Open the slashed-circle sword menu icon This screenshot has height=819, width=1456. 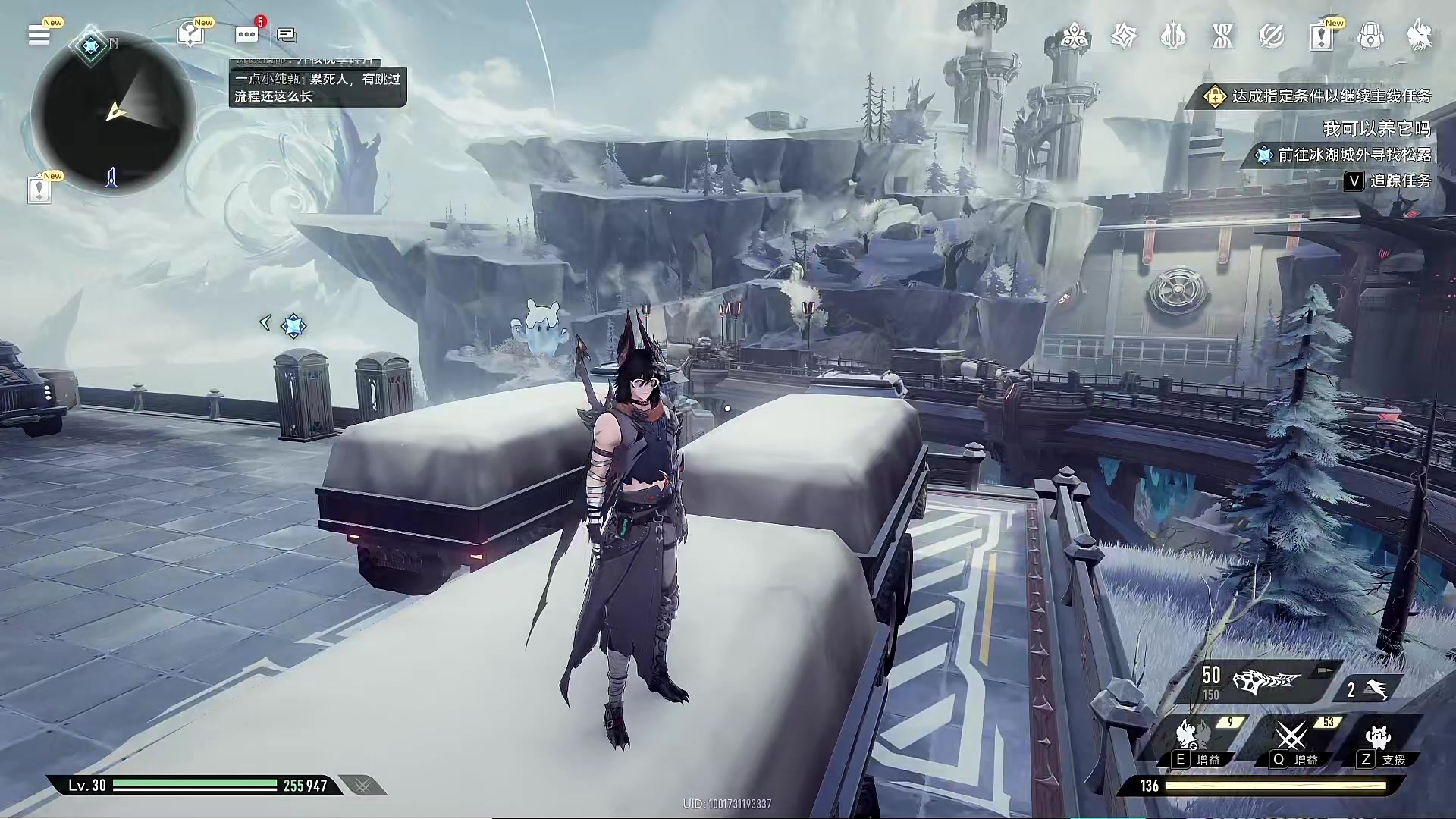tap(1272, 36)
